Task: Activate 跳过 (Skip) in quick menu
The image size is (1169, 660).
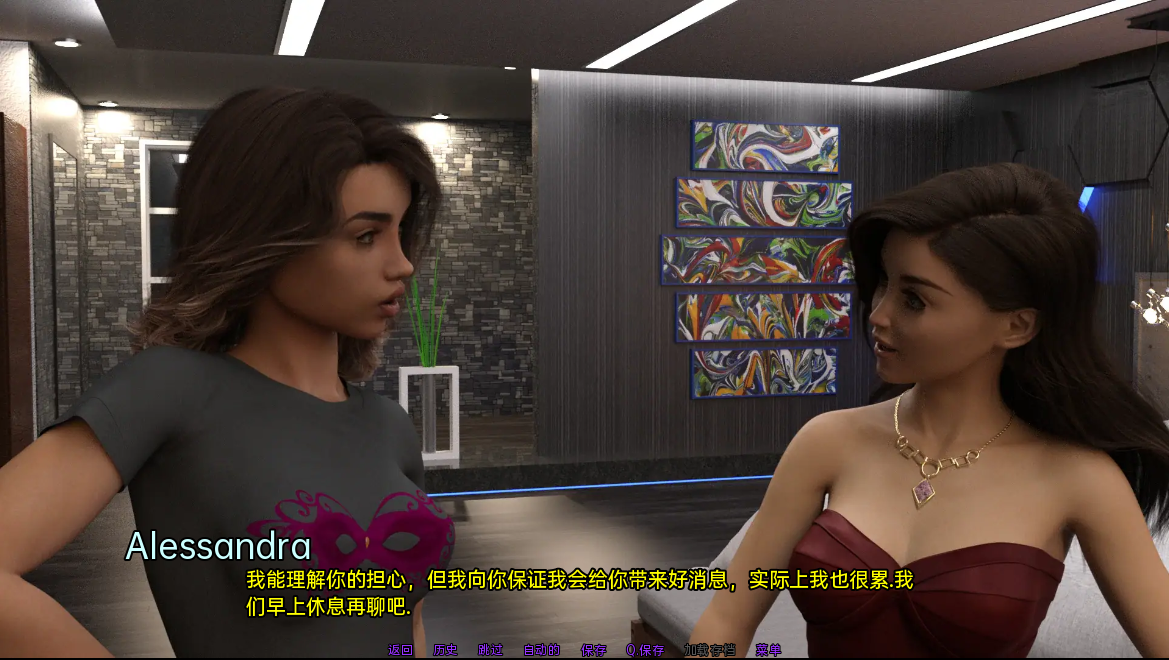Action: coord(490,650)
